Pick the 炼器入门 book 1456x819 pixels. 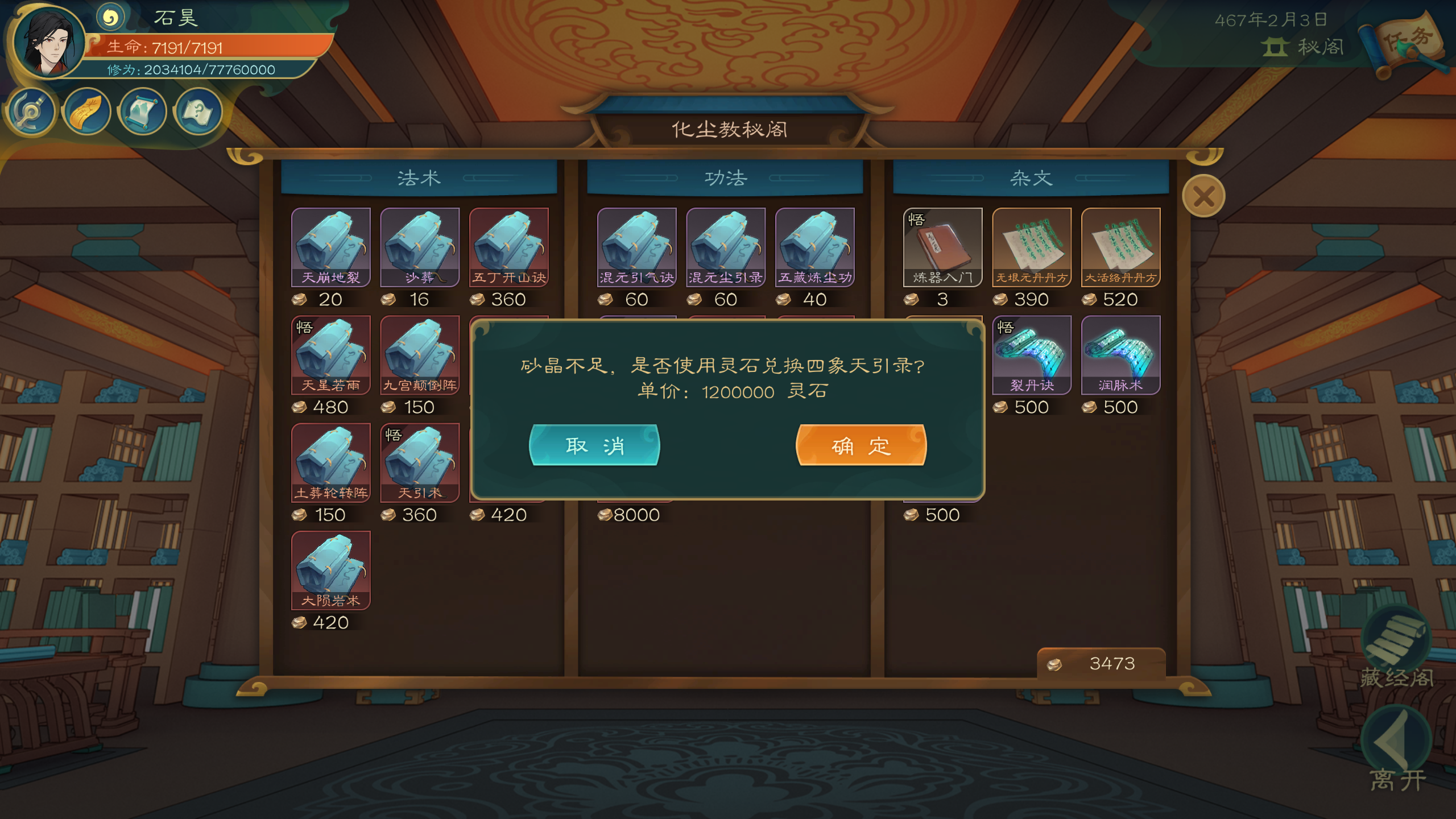[x=942, y=247]
